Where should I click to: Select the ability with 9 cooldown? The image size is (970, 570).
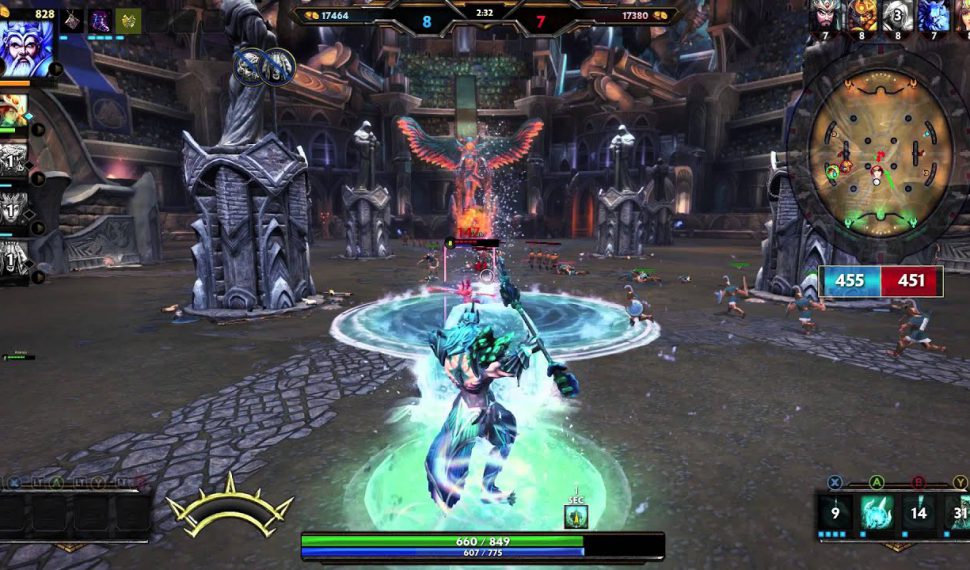[835, 513]
